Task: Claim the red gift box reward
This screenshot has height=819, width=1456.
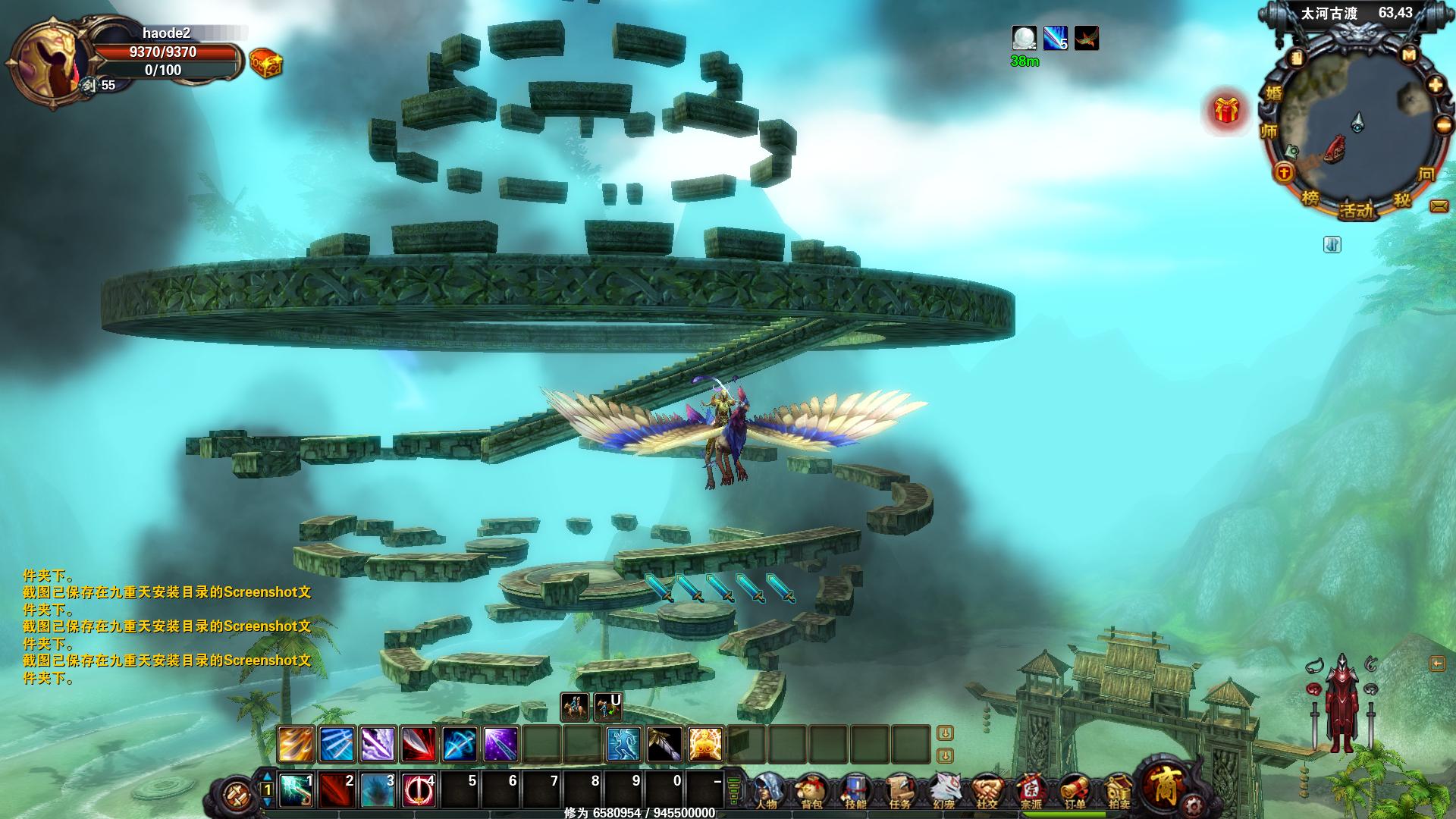Action: coord(1225,111)
